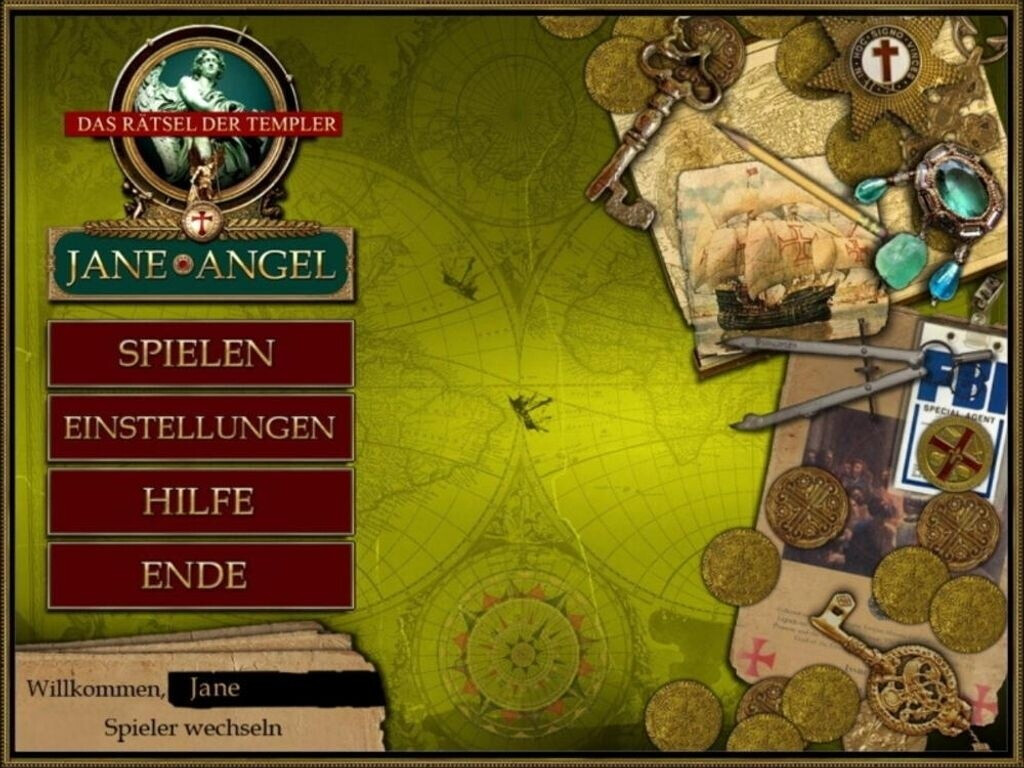Open the EINSTELLUNGEN settings menu
Image resolution: width=1024 pixels, height=768 pixels.
200,427
